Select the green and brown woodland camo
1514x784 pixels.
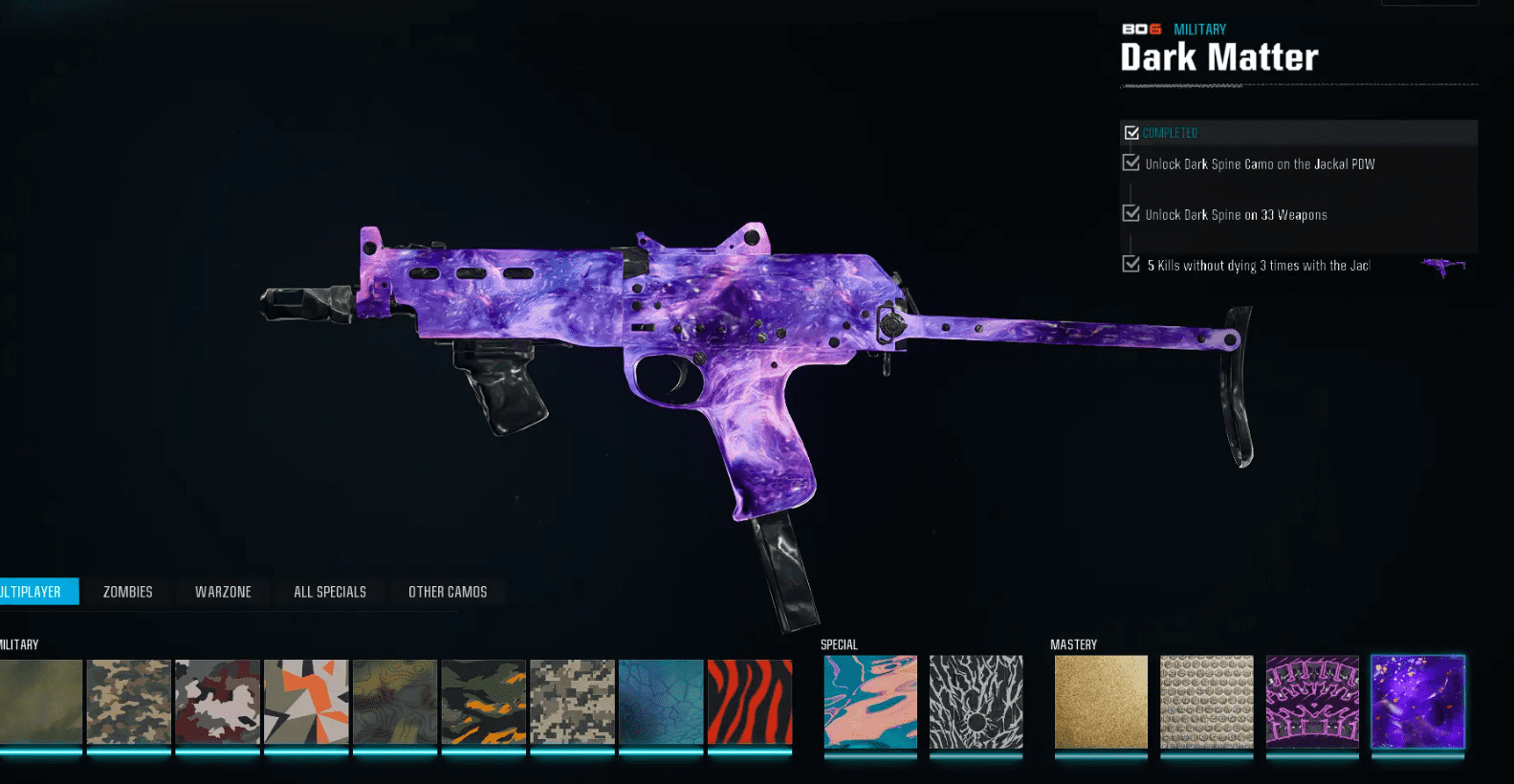[x=128, y=702]
